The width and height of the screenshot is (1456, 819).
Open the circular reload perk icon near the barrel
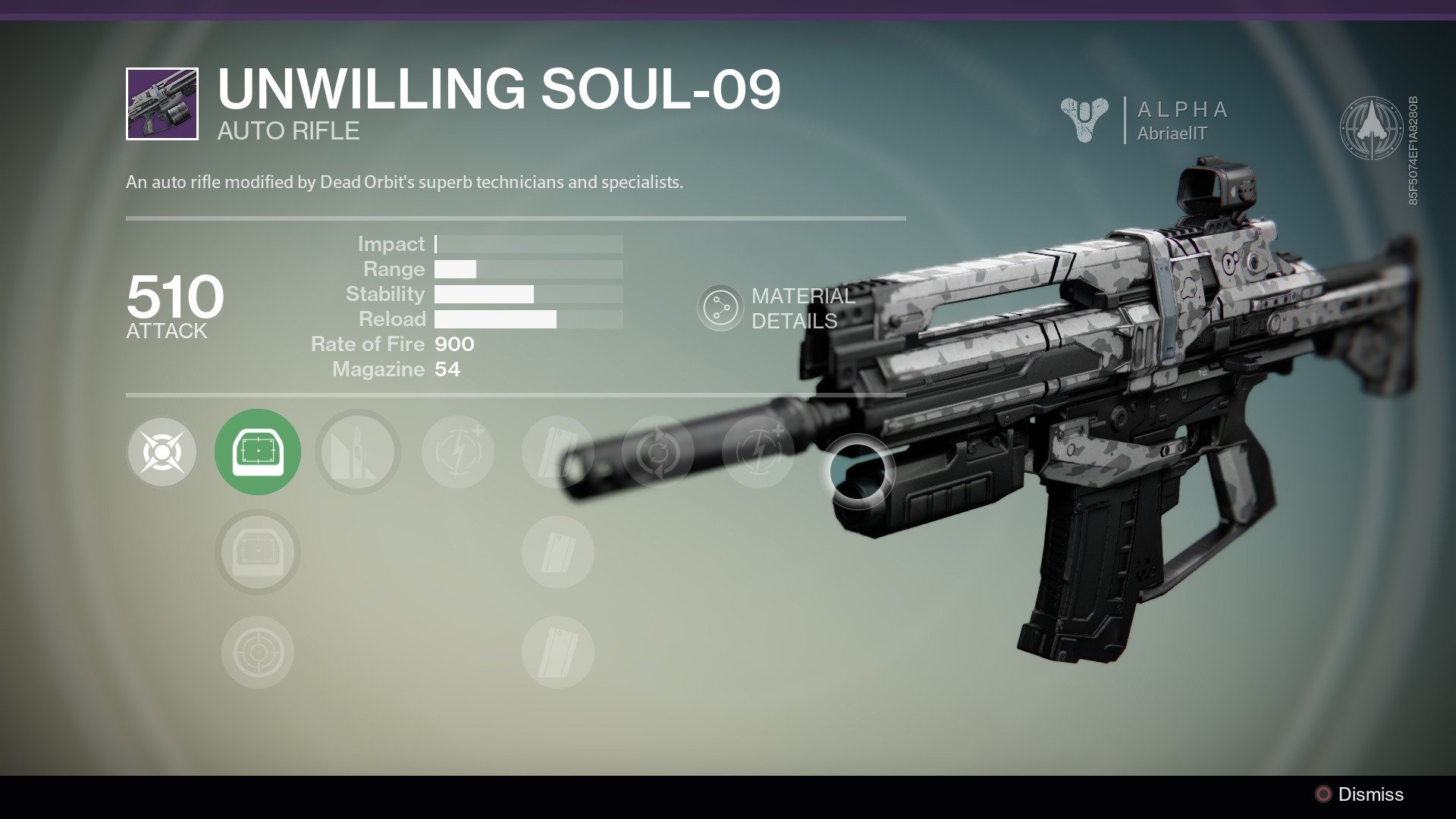658,451
